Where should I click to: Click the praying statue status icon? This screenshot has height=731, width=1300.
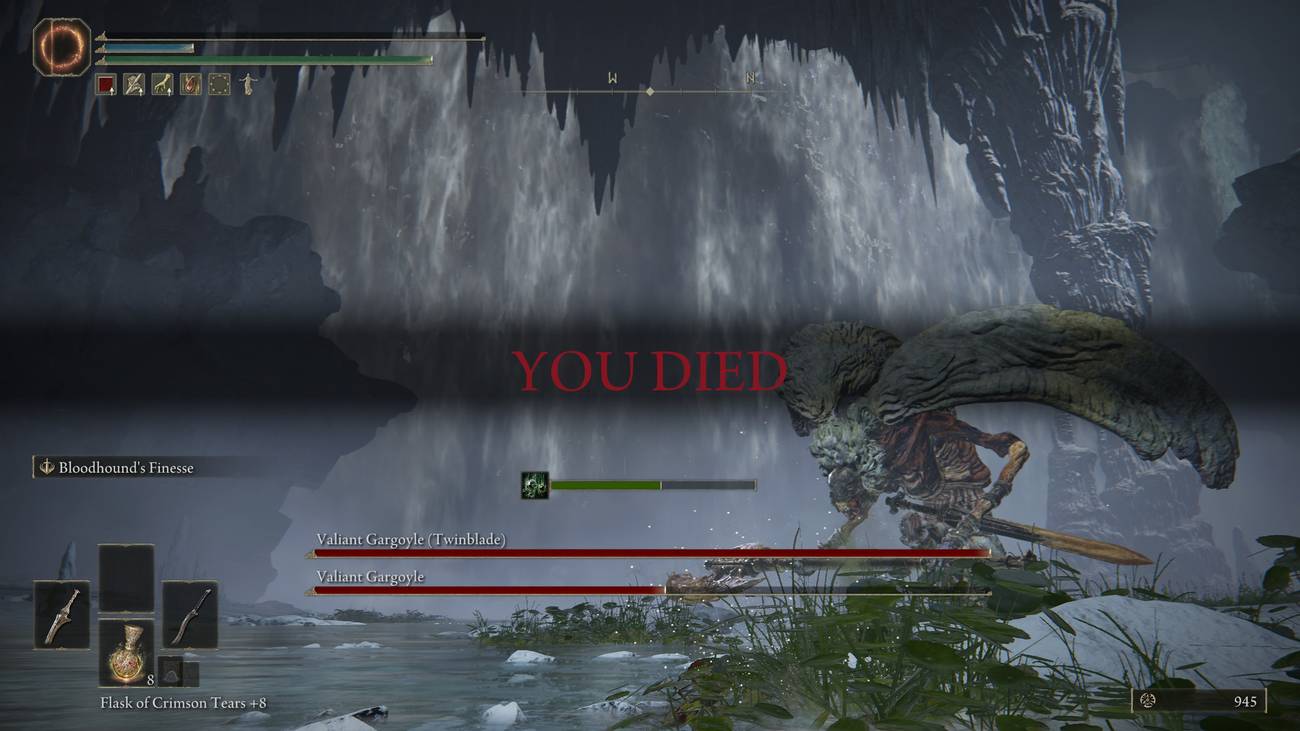point(249,84)
